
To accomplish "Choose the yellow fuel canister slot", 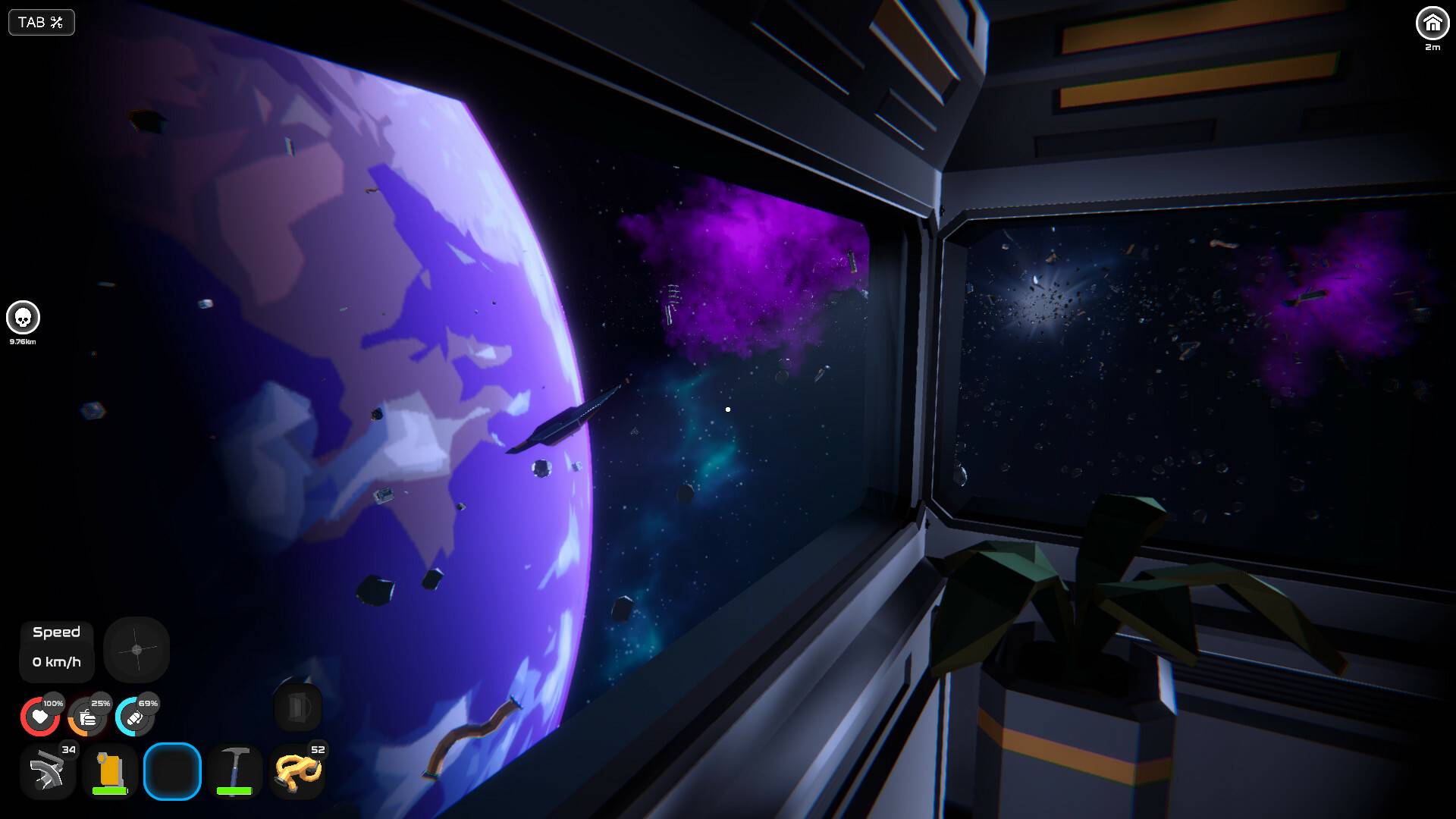I will point(110,772).
